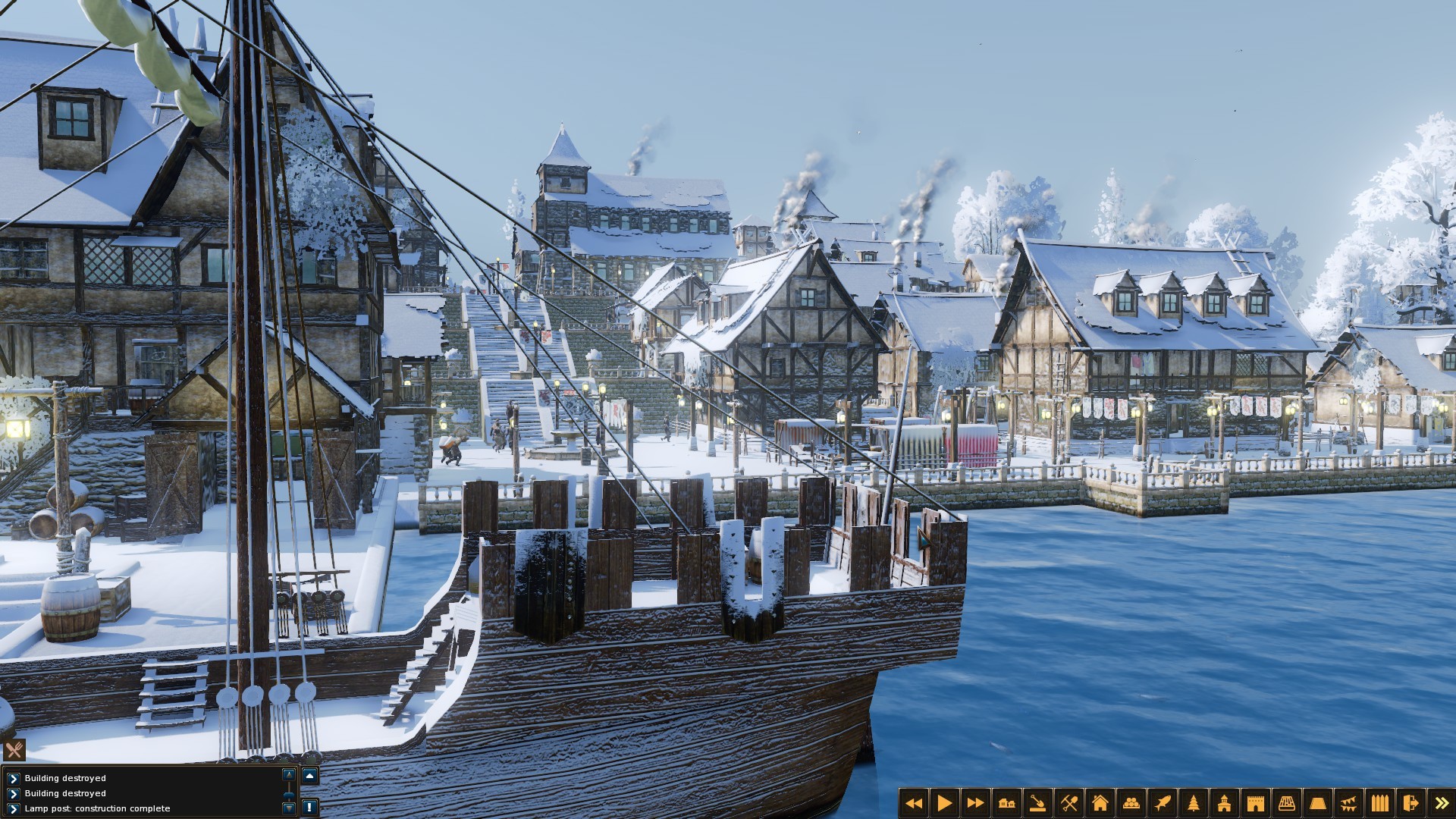This screenshot has width=1456, height=819.
Task: Open the bunting flags decoration category
Action: (x=1348, y=803)
